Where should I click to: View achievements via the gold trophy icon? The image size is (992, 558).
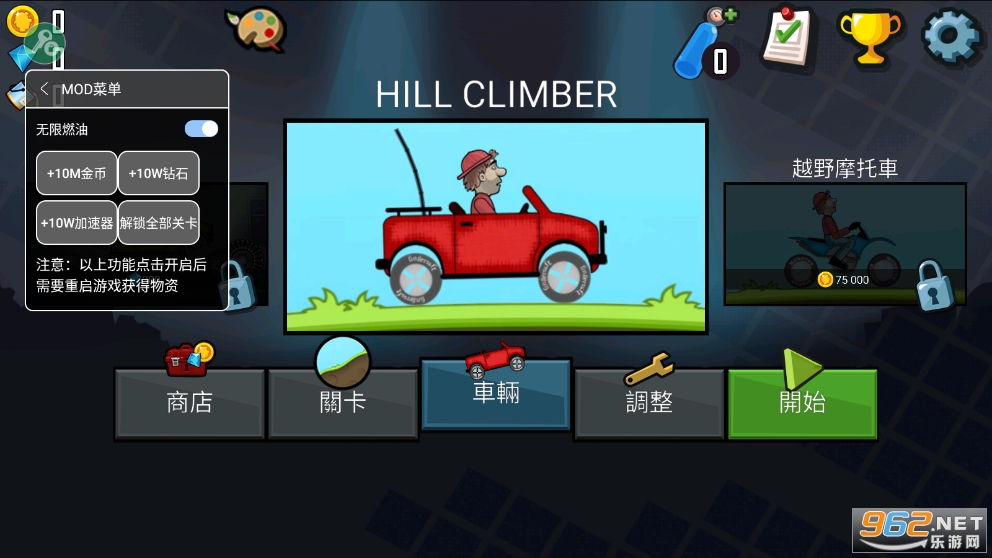(x=870, y=37)
